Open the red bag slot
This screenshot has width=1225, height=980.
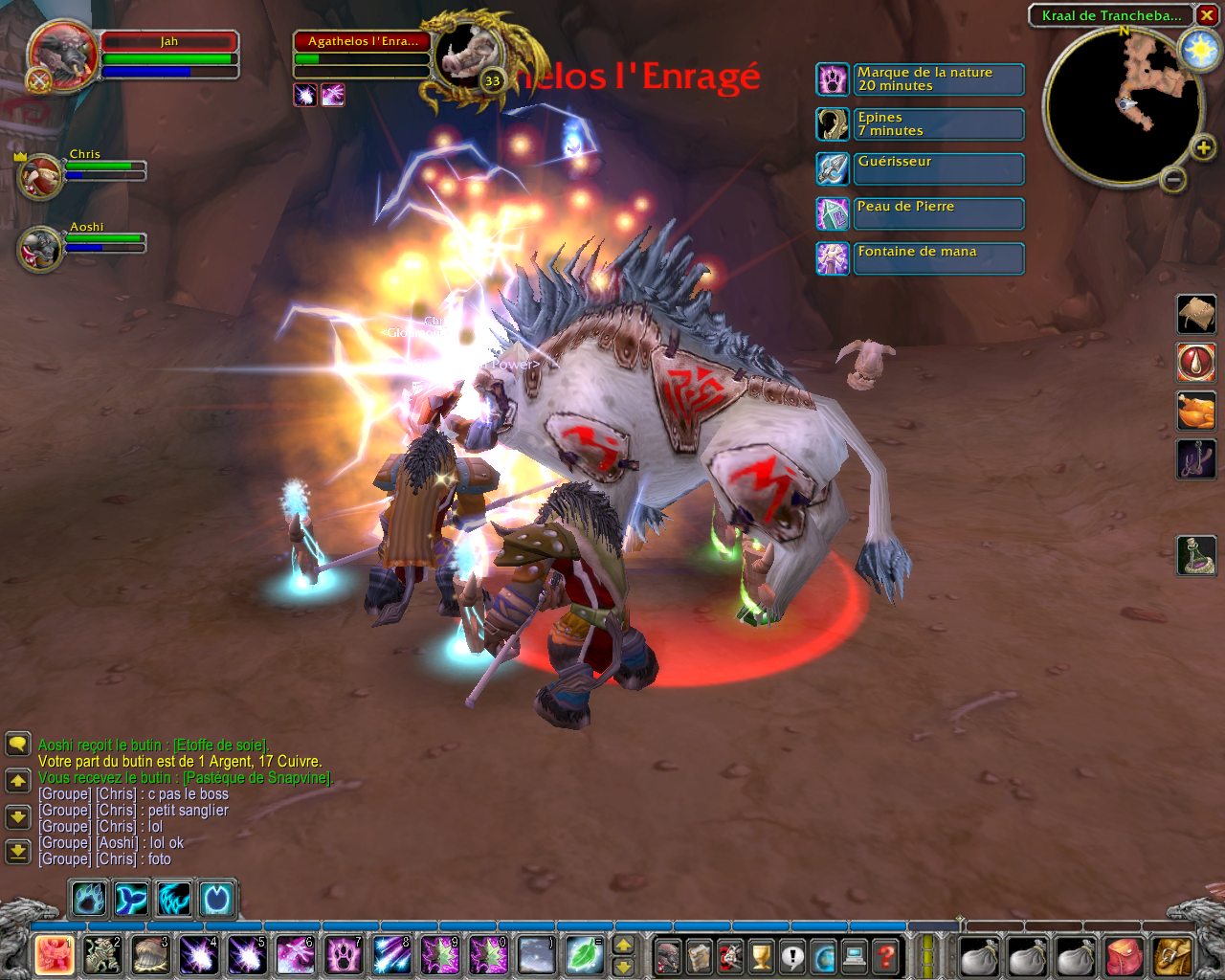coord(1125,955)
